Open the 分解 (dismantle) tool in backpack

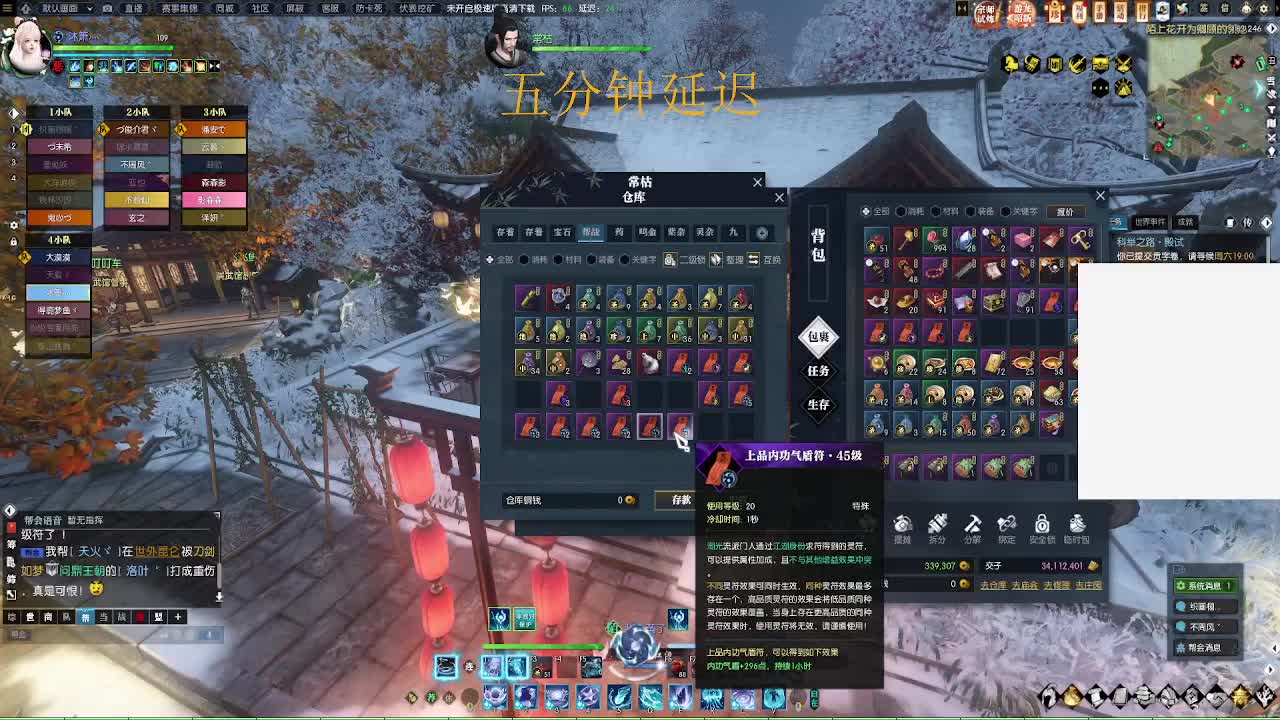pos(971,525)
